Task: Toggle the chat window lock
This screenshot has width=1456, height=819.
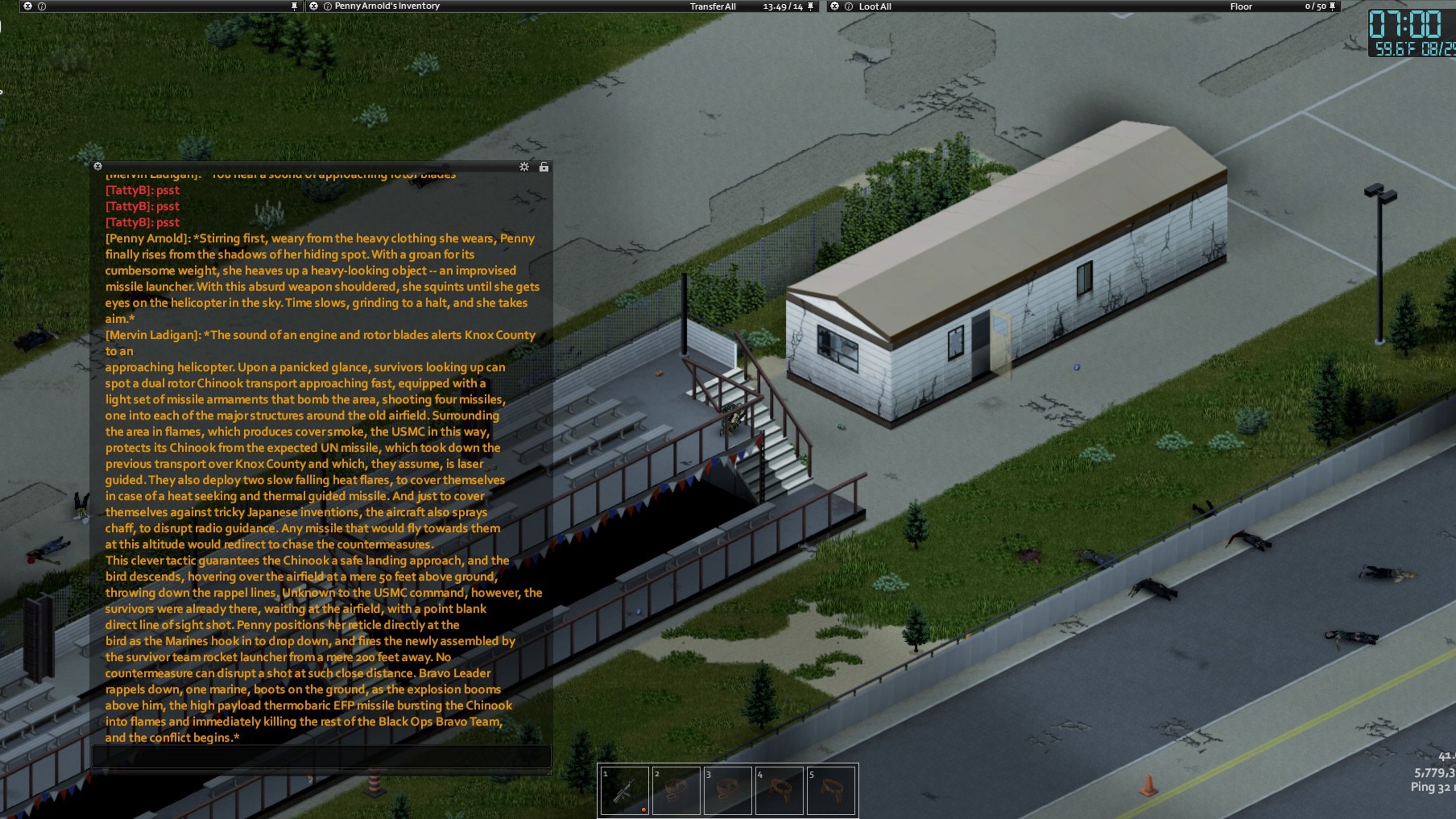Action: point(544,167)
